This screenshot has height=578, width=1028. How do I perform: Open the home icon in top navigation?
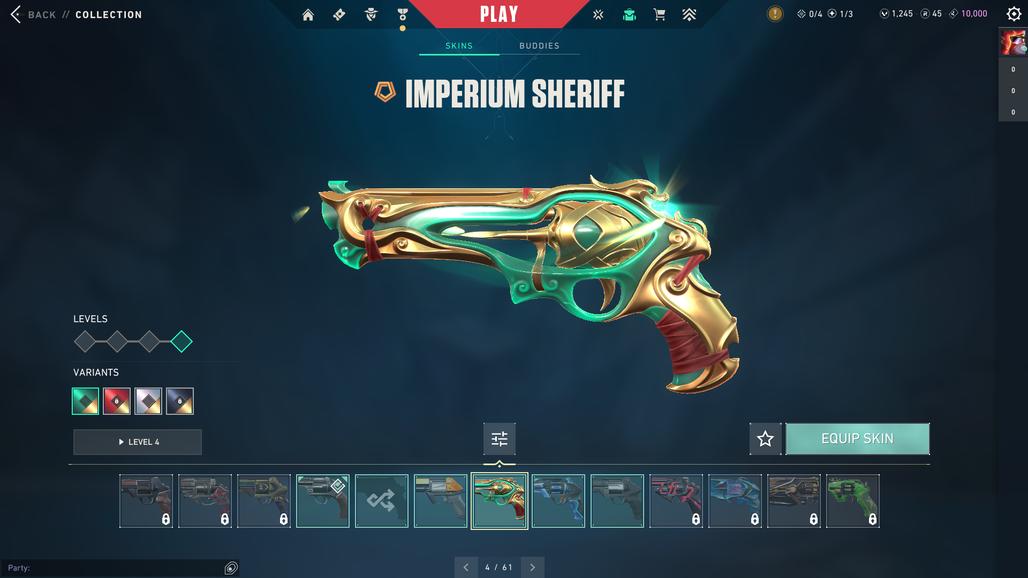coord(308,15)
